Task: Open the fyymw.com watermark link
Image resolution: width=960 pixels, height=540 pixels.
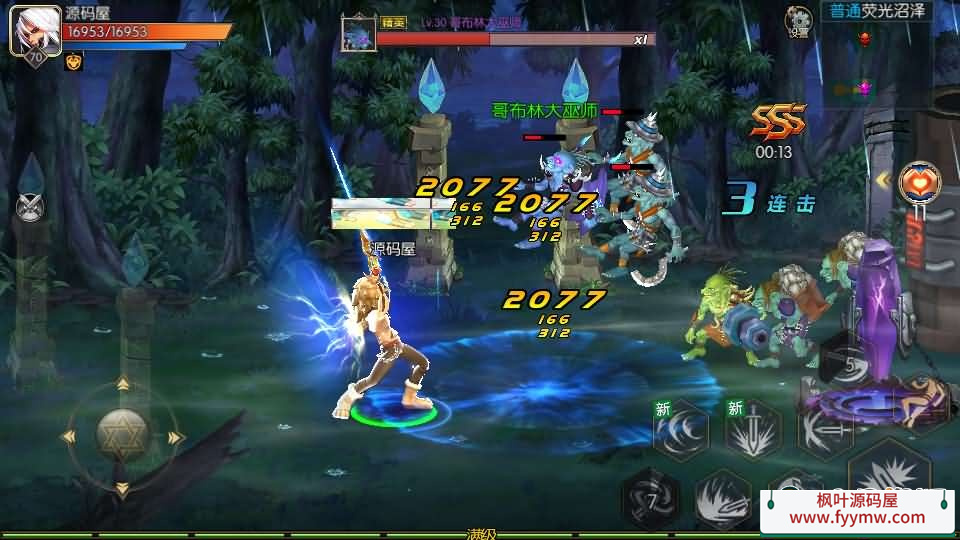Action: pyautogui.click(x=857, y=510)
